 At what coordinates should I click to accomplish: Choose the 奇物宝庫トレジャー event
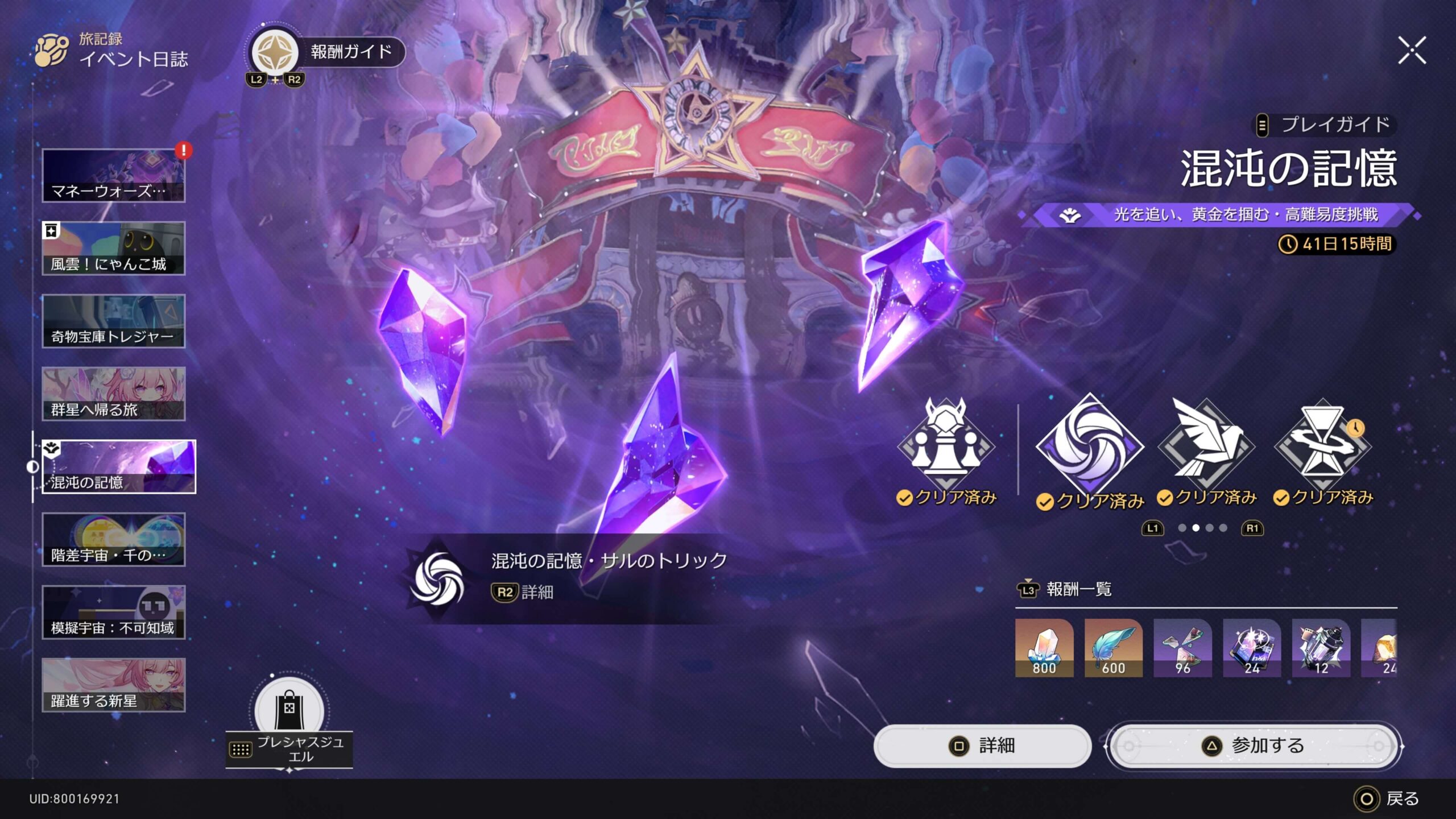114,321
